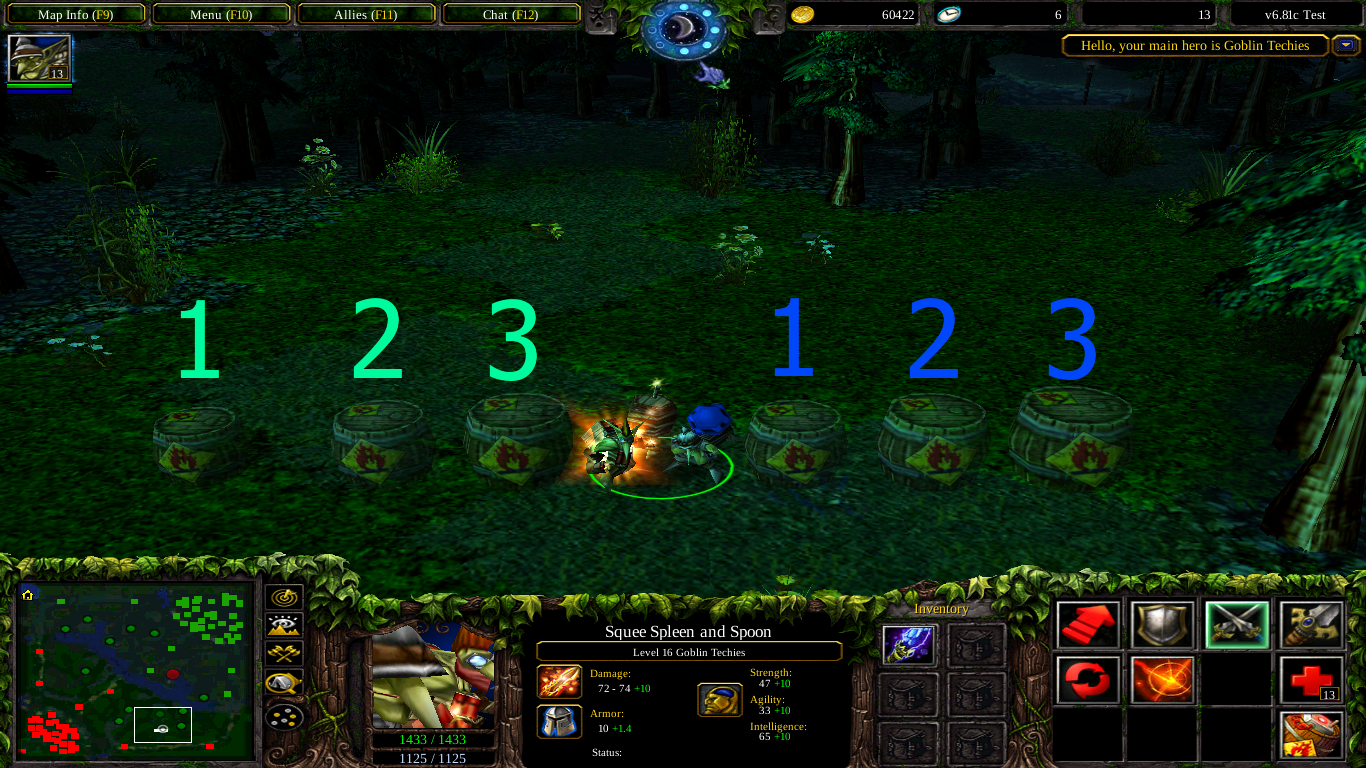Select the jeweled sword item icon
1366x768 pixels.
[1311, 622]
